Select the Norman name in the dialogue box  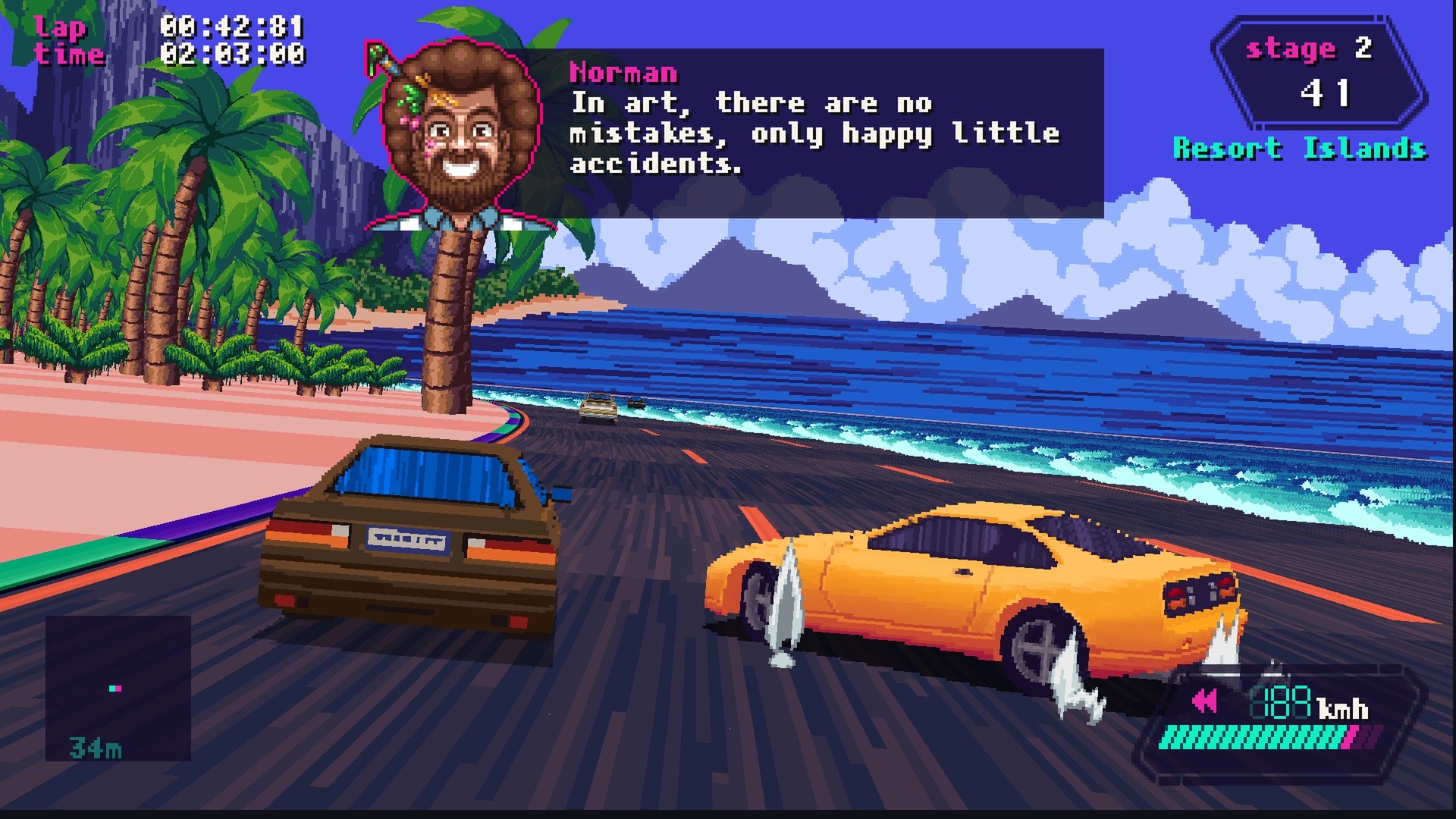click(x=623, y=72)
